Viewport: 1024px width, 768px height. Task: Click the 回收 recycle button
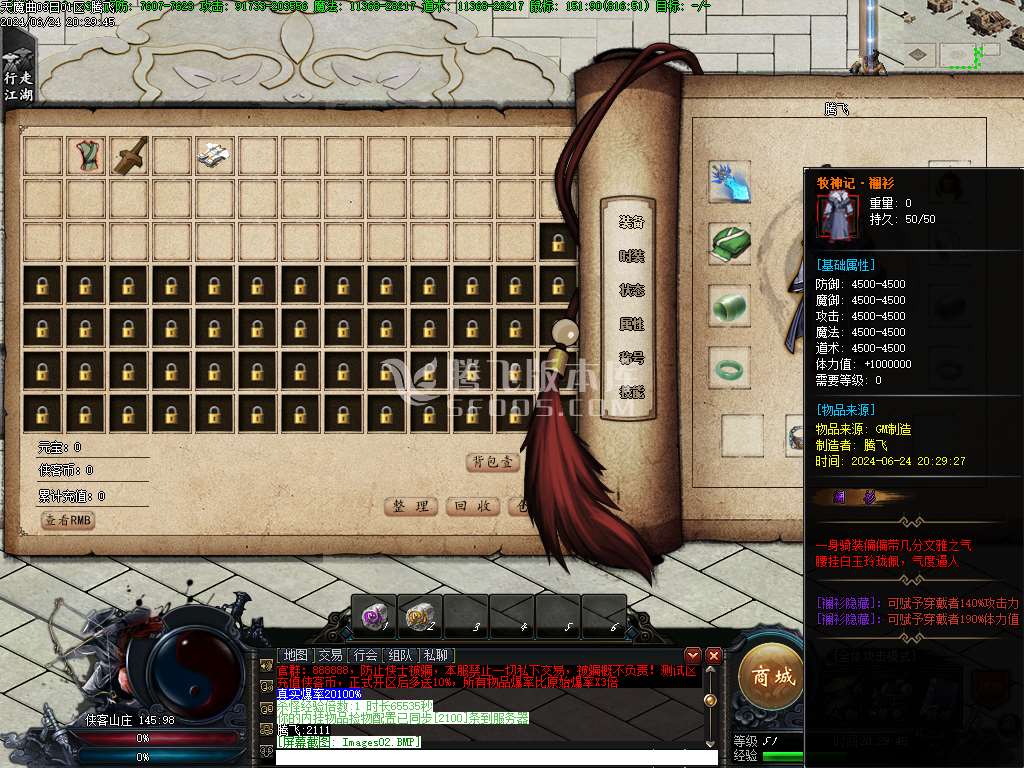tap(471, 506)
